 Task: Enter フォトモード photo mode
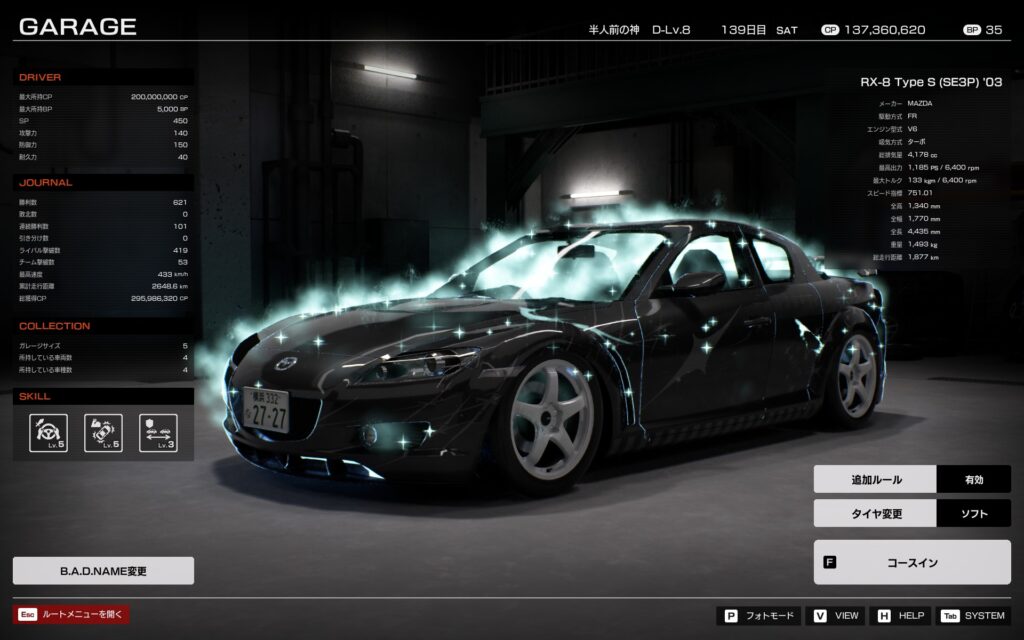758,616
